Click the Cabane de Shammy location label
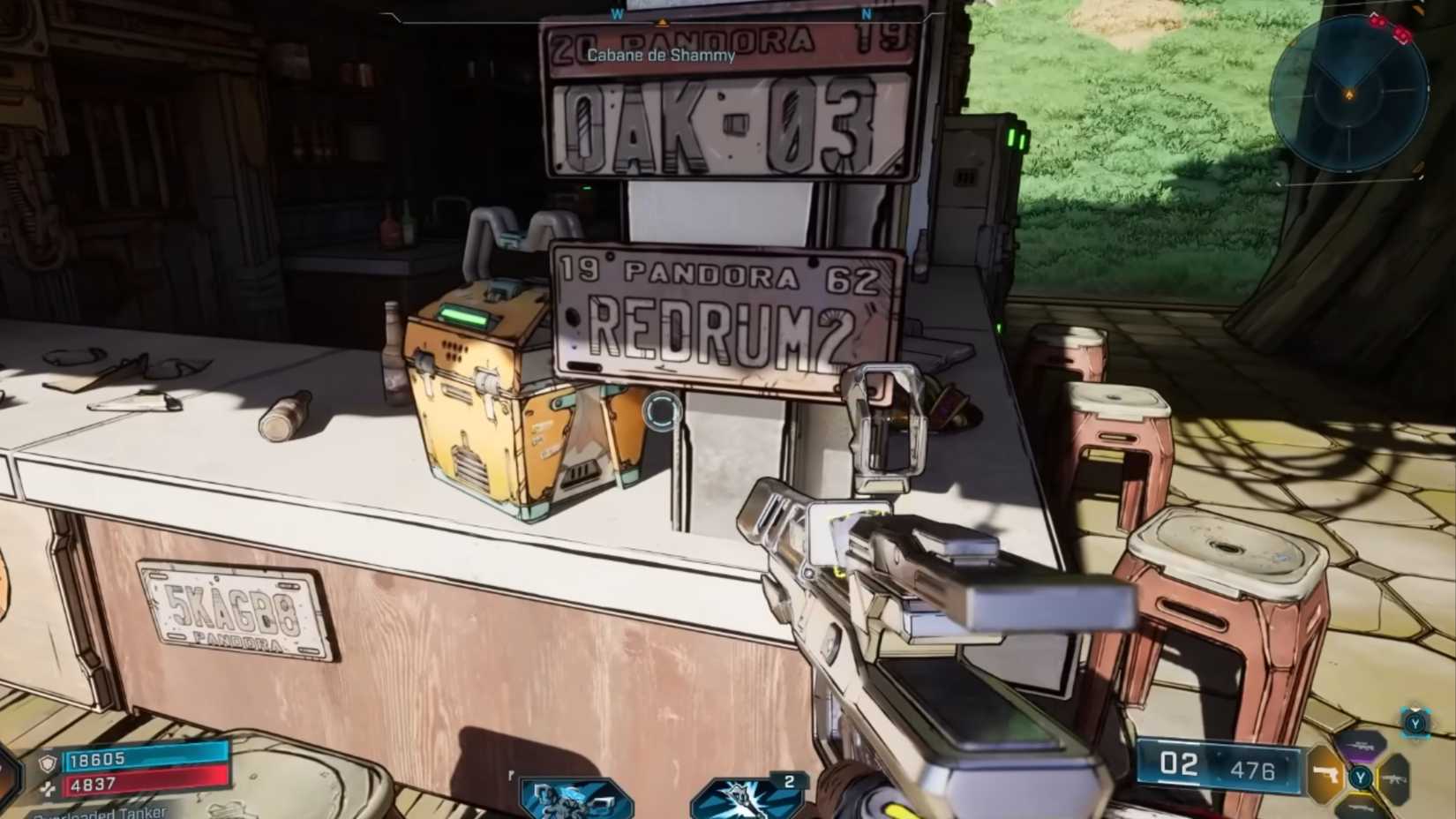Viewport: 1456px width, 819px height. (660, 55)
